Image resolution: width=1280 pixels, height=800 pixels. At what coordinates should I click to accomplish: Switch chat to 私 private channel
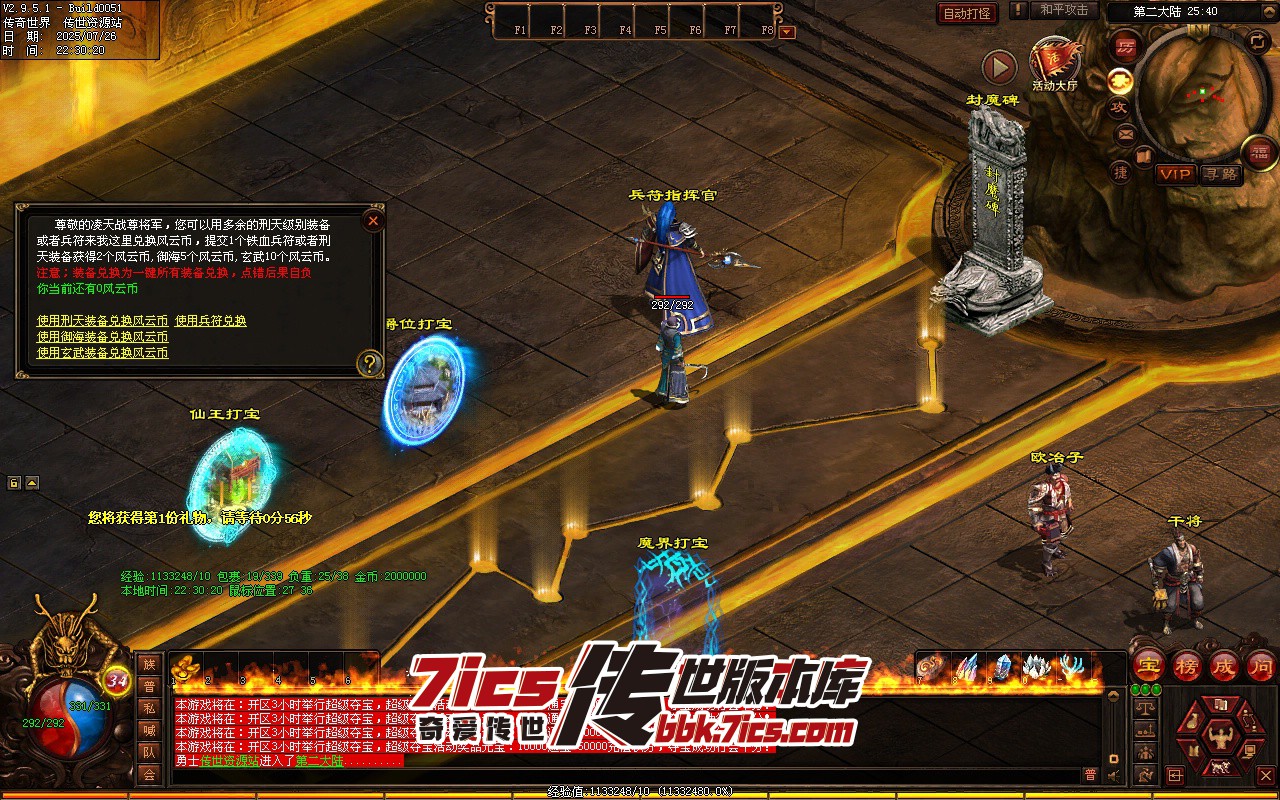coord(149,708)
